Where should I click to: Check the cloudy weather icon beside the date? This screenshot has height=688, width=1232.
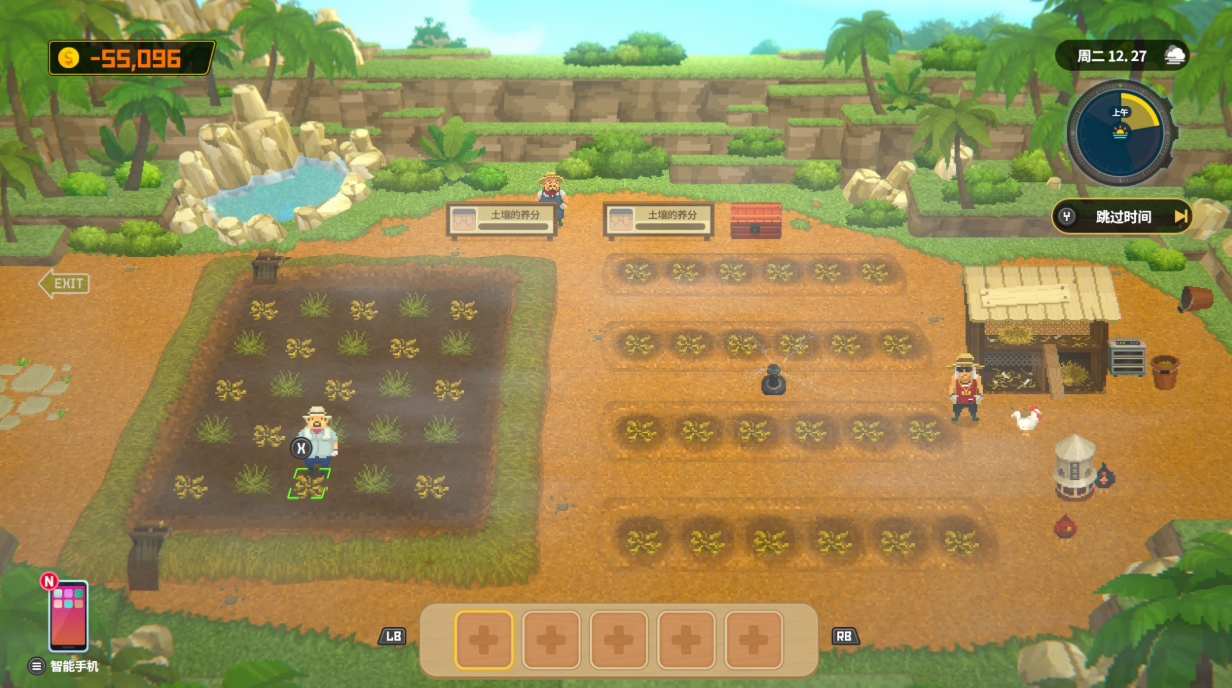pyautogui.click(x=1174, y=56)
